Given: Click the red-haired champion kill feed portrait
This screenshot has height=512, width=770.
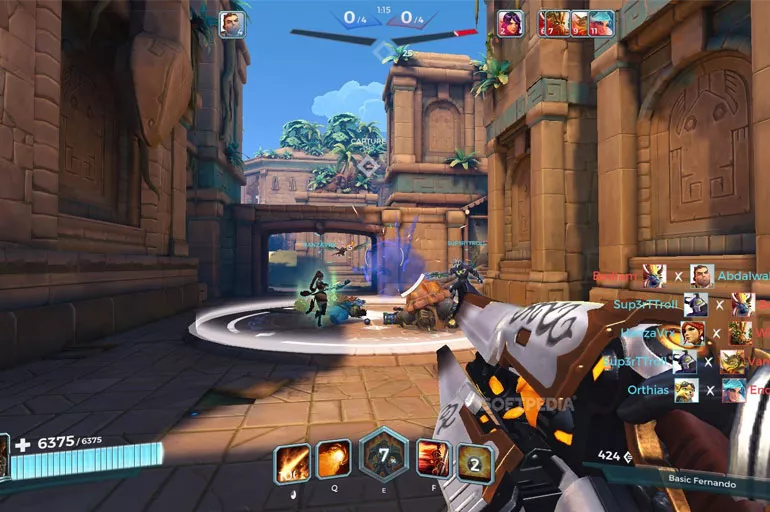Looking at the screenshot, I should (692, 333).
